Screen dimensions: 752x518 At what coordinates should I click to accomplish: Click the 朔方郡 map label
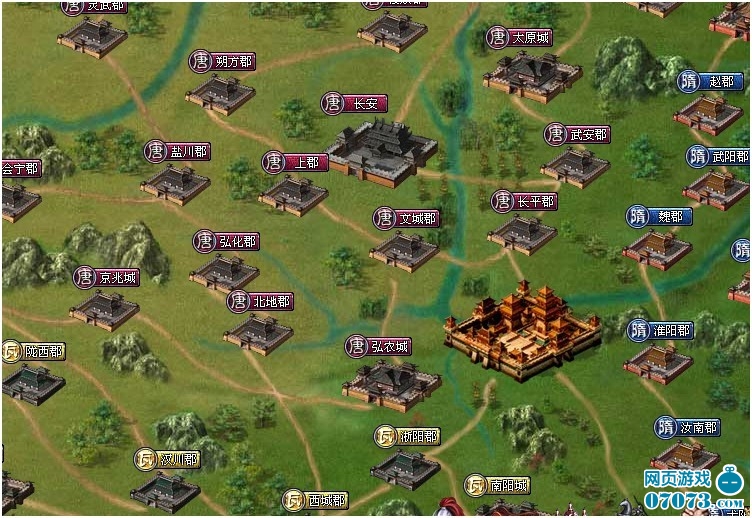(223, 62)
